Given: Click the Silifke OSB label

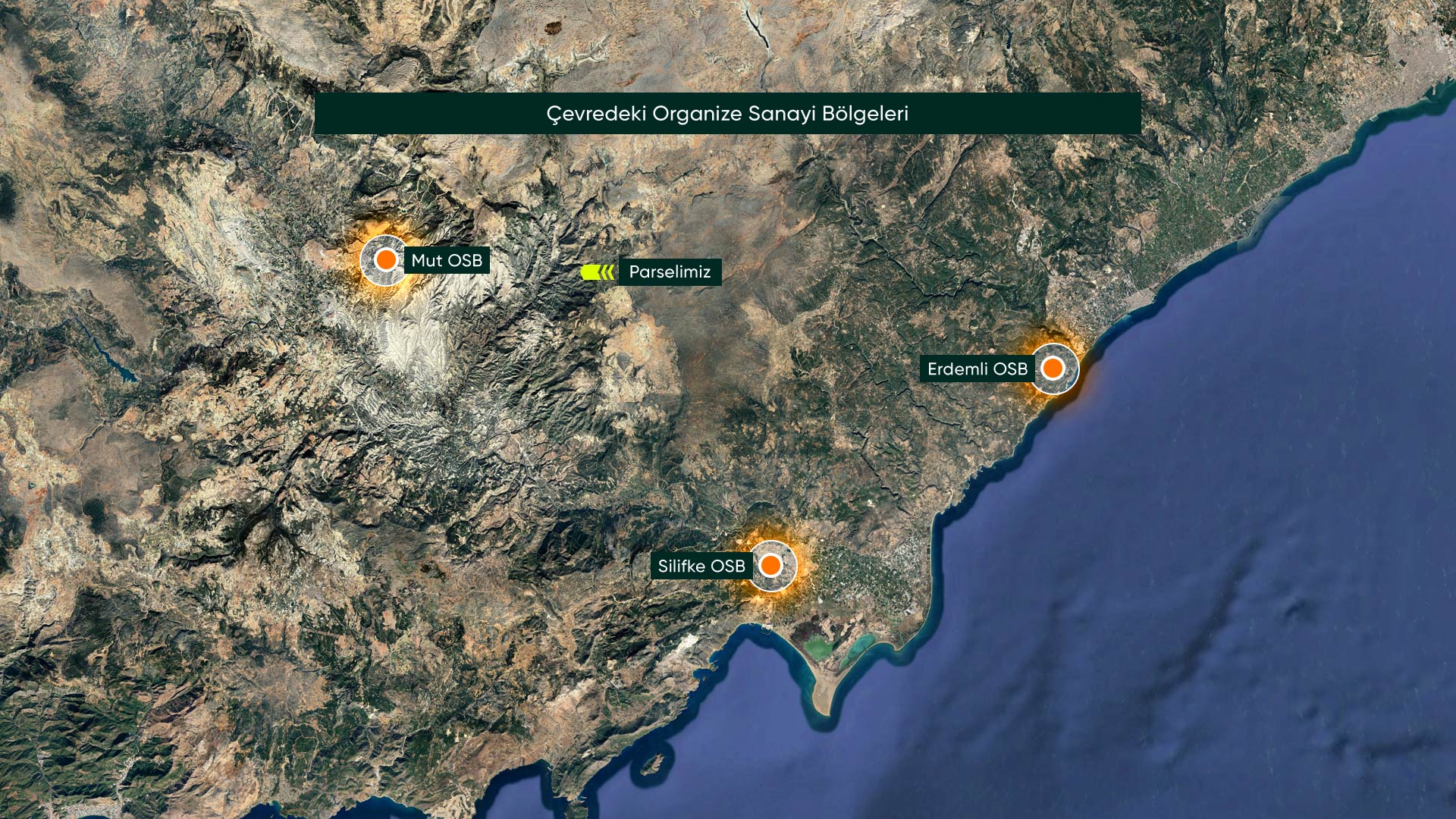Looking at the screenshot, I should coord(701,566).
